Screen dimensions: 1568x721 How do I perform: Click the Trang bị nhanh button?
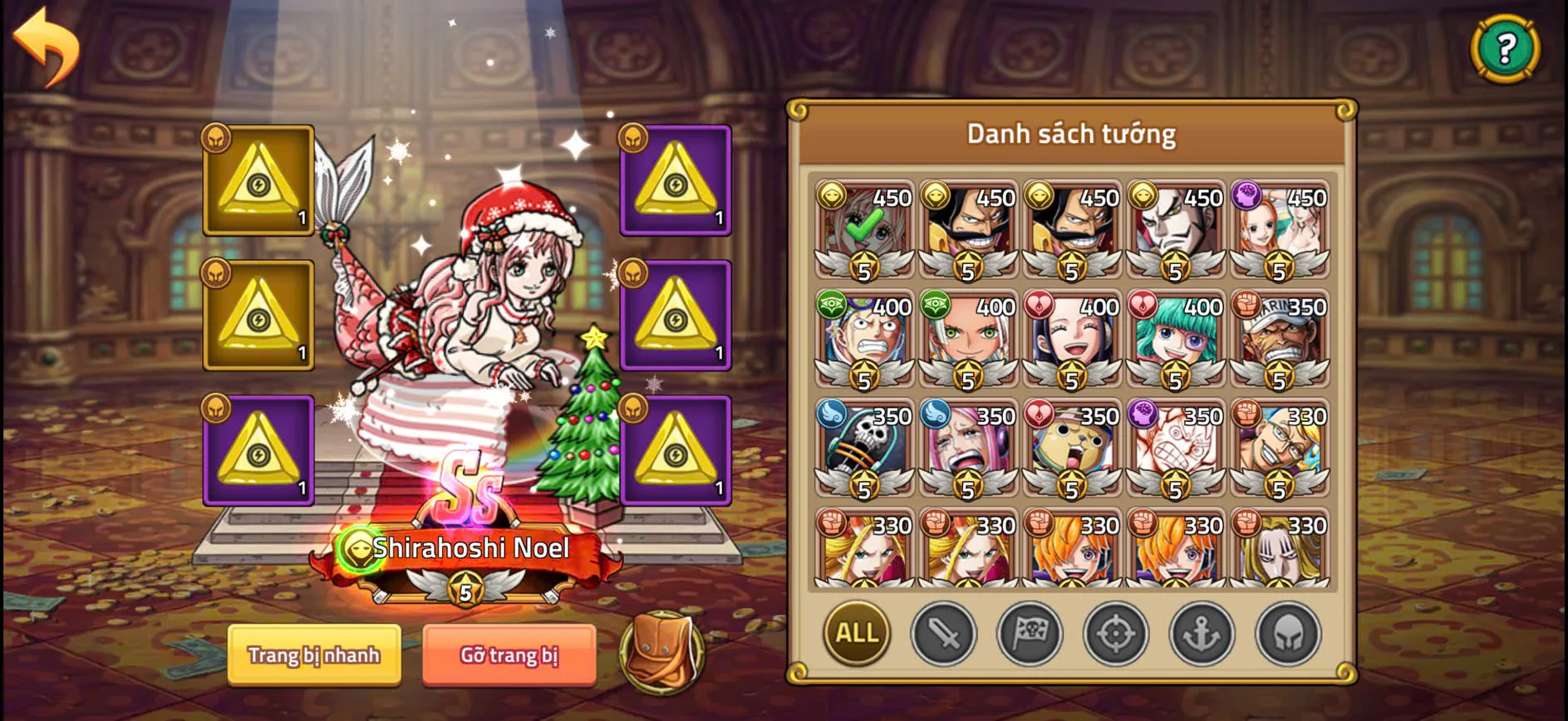314,655
